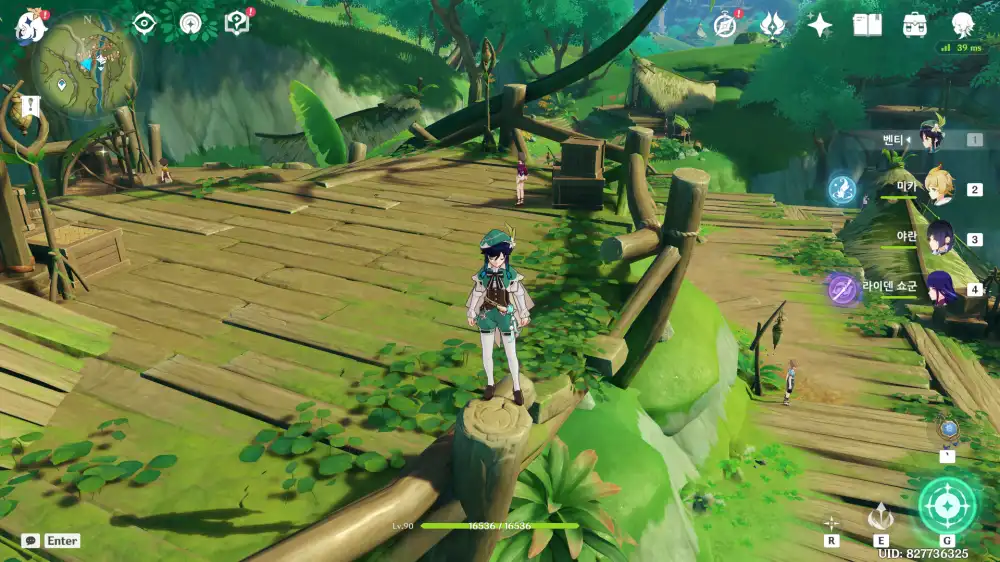Click the quest tracker exclamation flag
Image resolution: width=1000 pixels, height=562 pixels.
(30, 104)
